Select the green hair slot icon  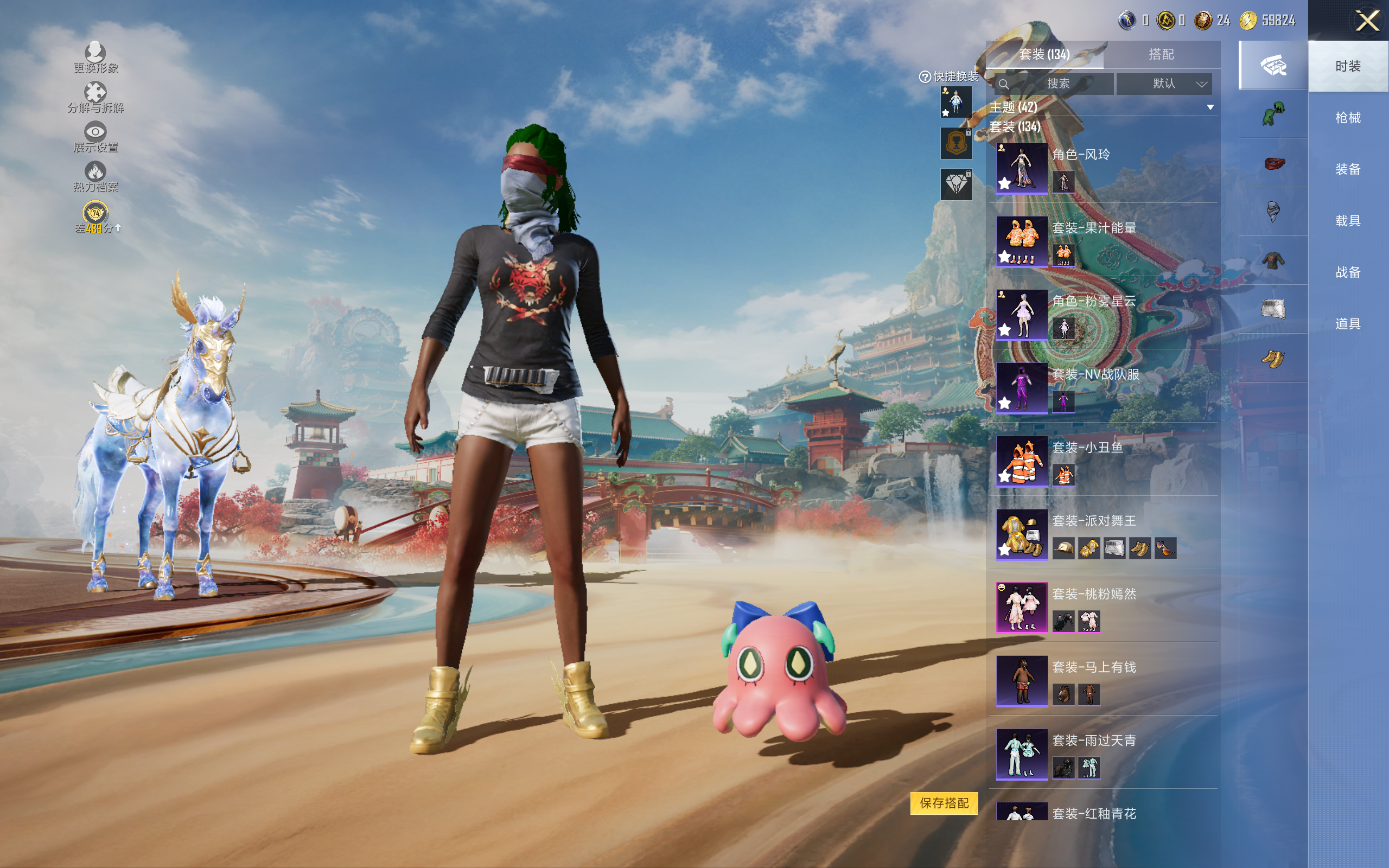1273,114
